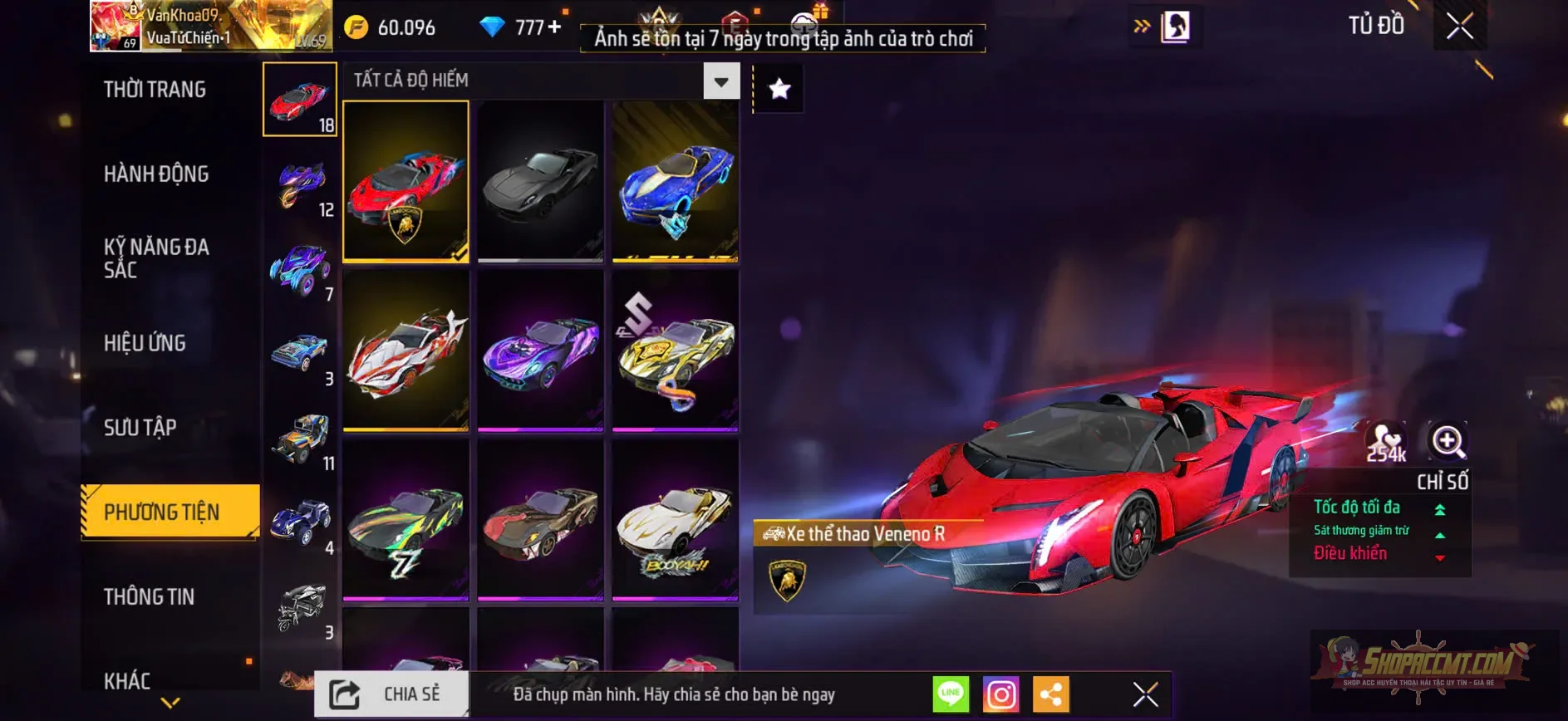Screen dimensions: 1568x721
Task: Select the black sports car thumbnail
Action: (539, 182)
